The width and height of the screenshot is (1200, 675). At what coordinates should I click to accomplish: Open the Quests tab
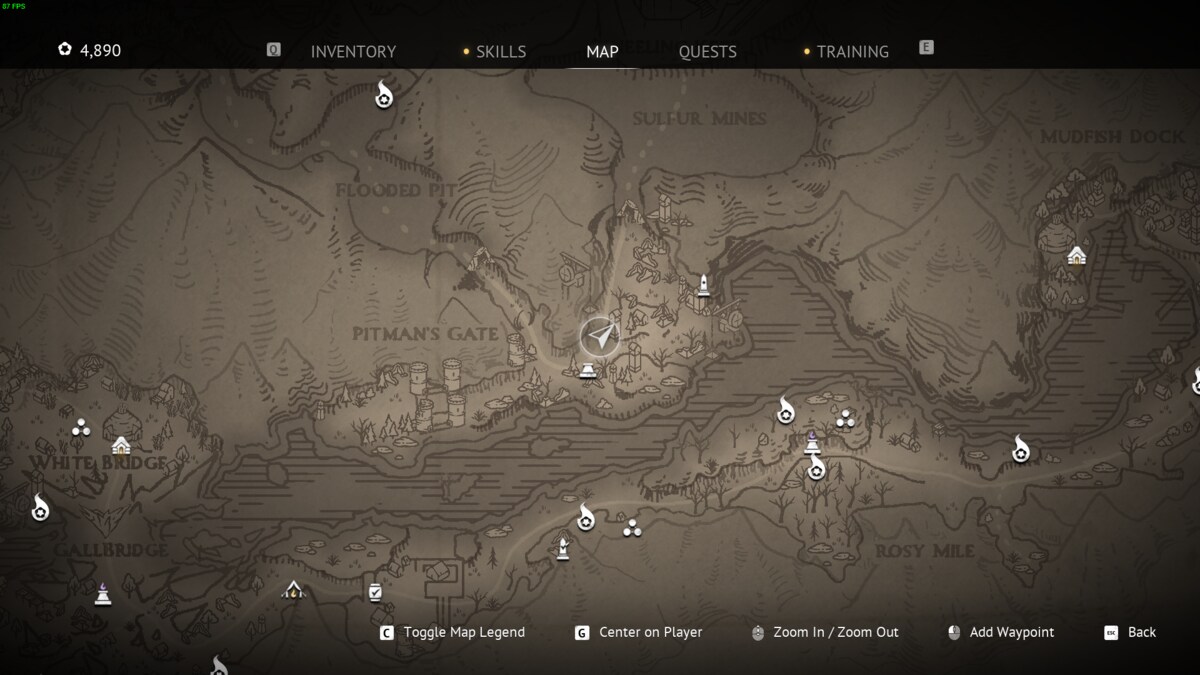click(x=707, y=51)
